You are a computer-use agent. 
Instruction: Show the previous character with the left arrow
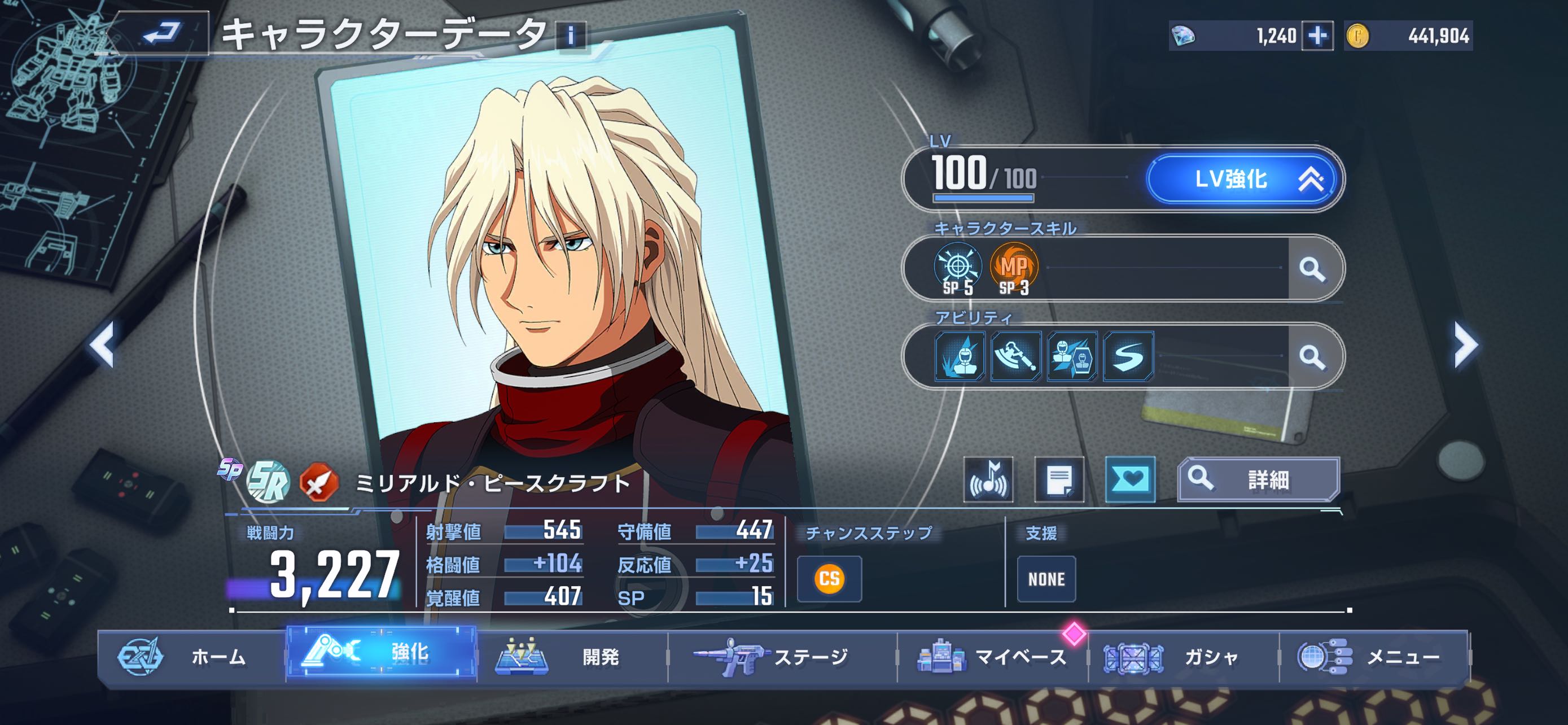[102, 344]
